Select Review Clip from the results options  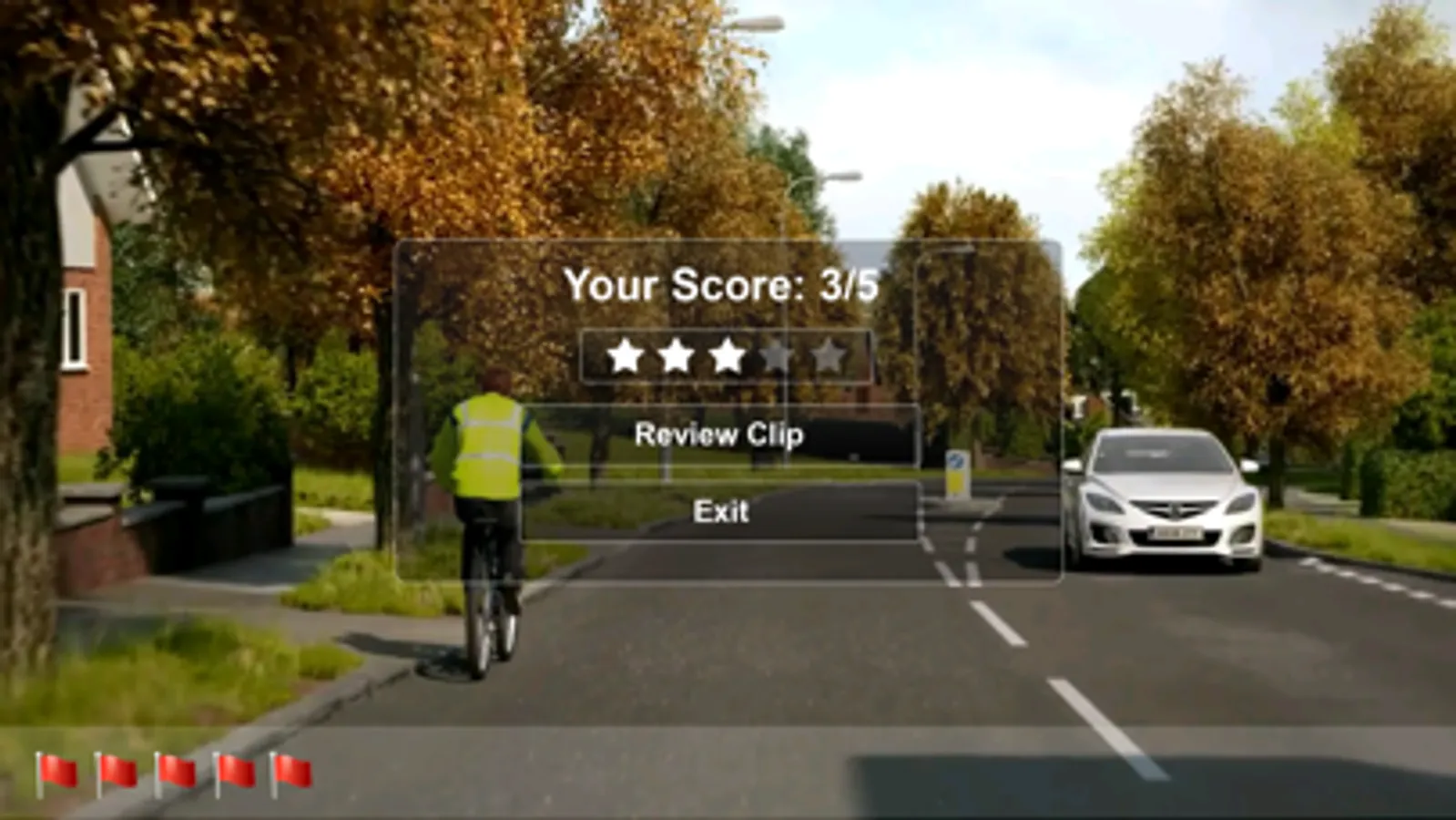(x=720, y=435)
